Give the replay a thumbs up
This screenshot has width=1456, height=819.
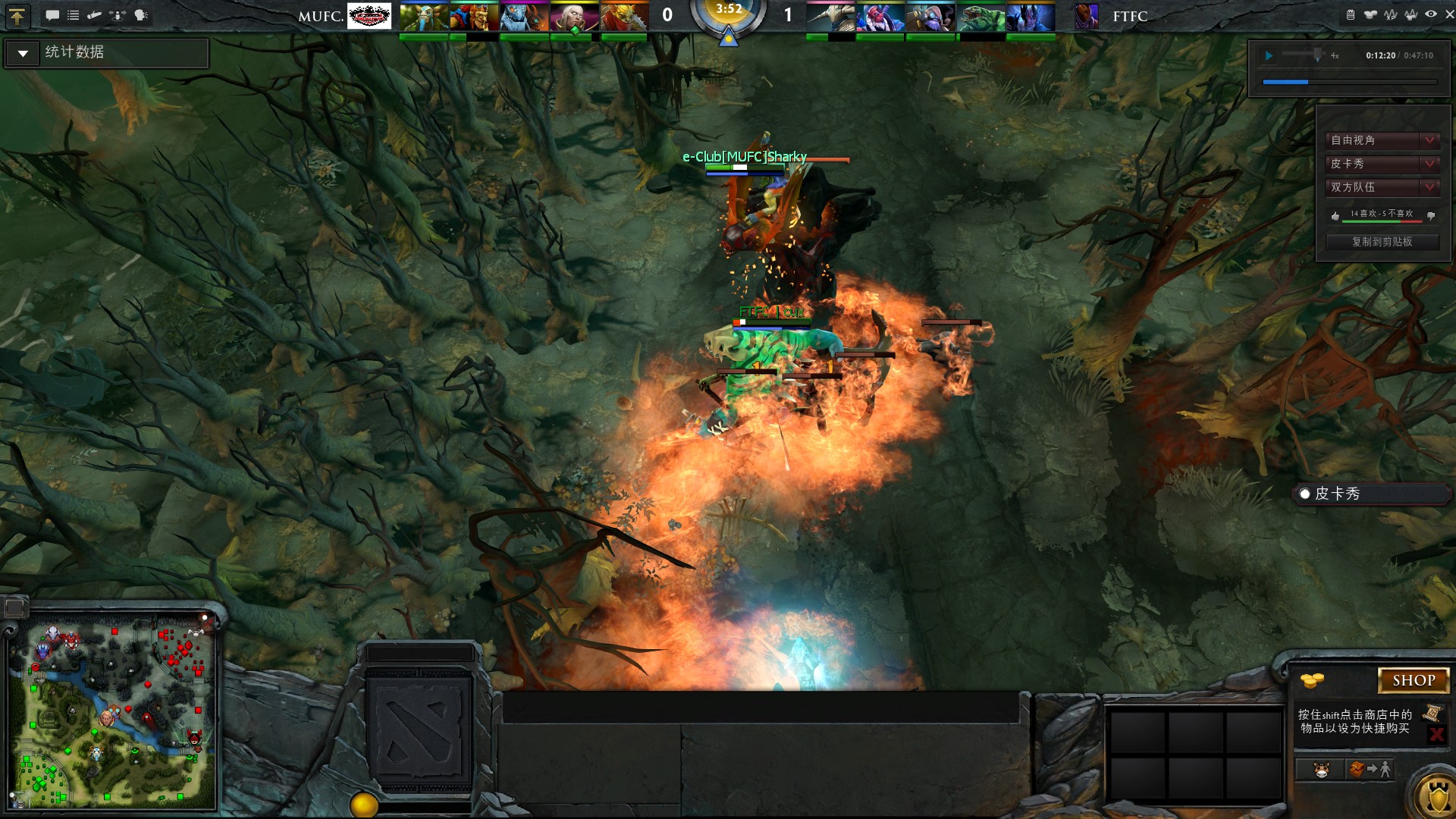1335,216
